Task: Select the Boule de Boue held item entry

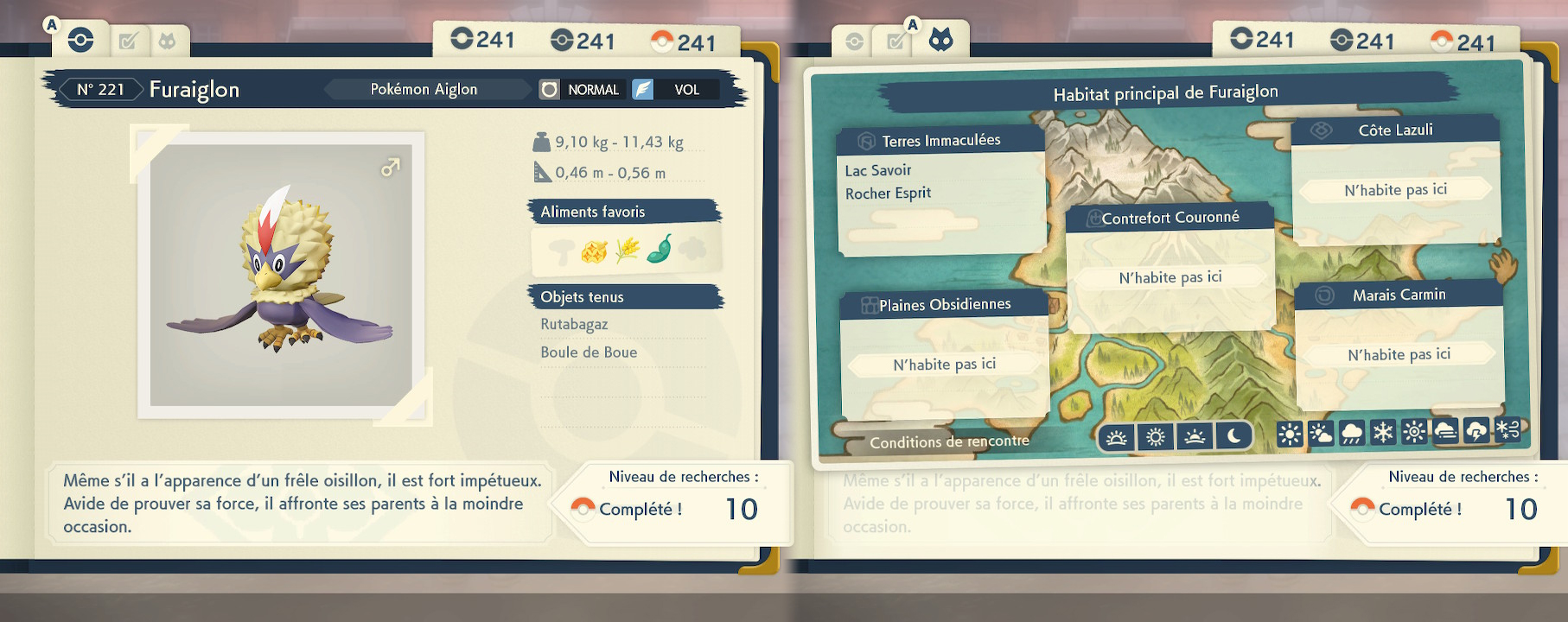Action: pyautogui.click(x=589, y=352)
